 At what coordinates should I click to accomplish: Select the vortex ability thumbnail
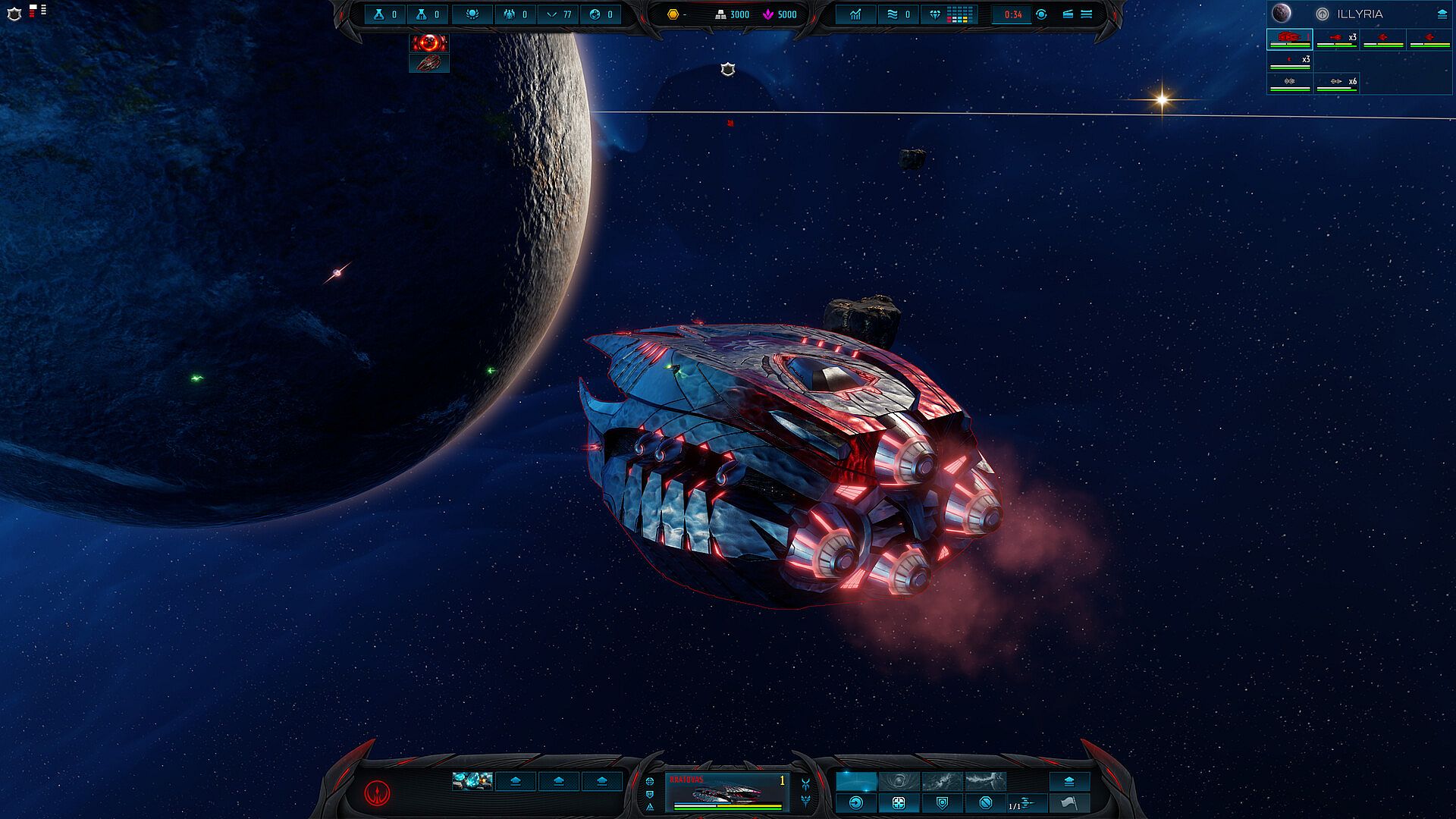(x=899, y=781)
